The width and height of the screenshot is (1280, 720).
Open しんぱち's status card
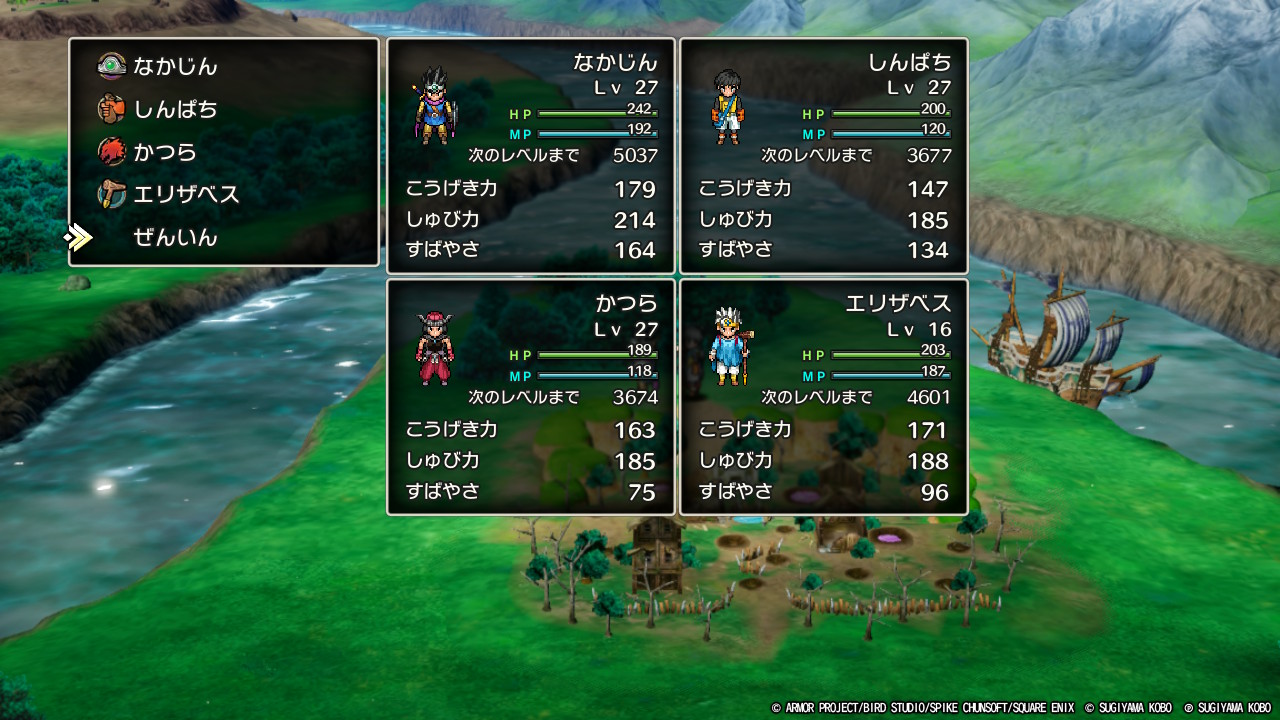coord(823,156)
